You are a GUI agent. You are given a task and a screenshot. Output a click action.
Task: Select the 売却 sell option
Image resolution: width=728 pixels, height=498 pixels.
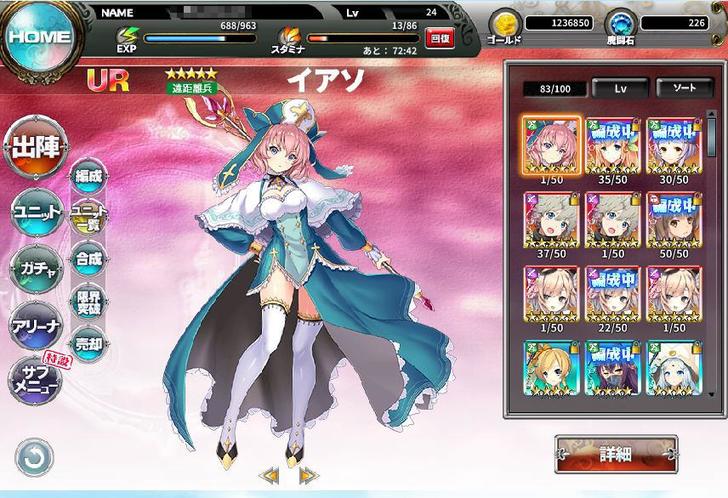click(89, 343)
